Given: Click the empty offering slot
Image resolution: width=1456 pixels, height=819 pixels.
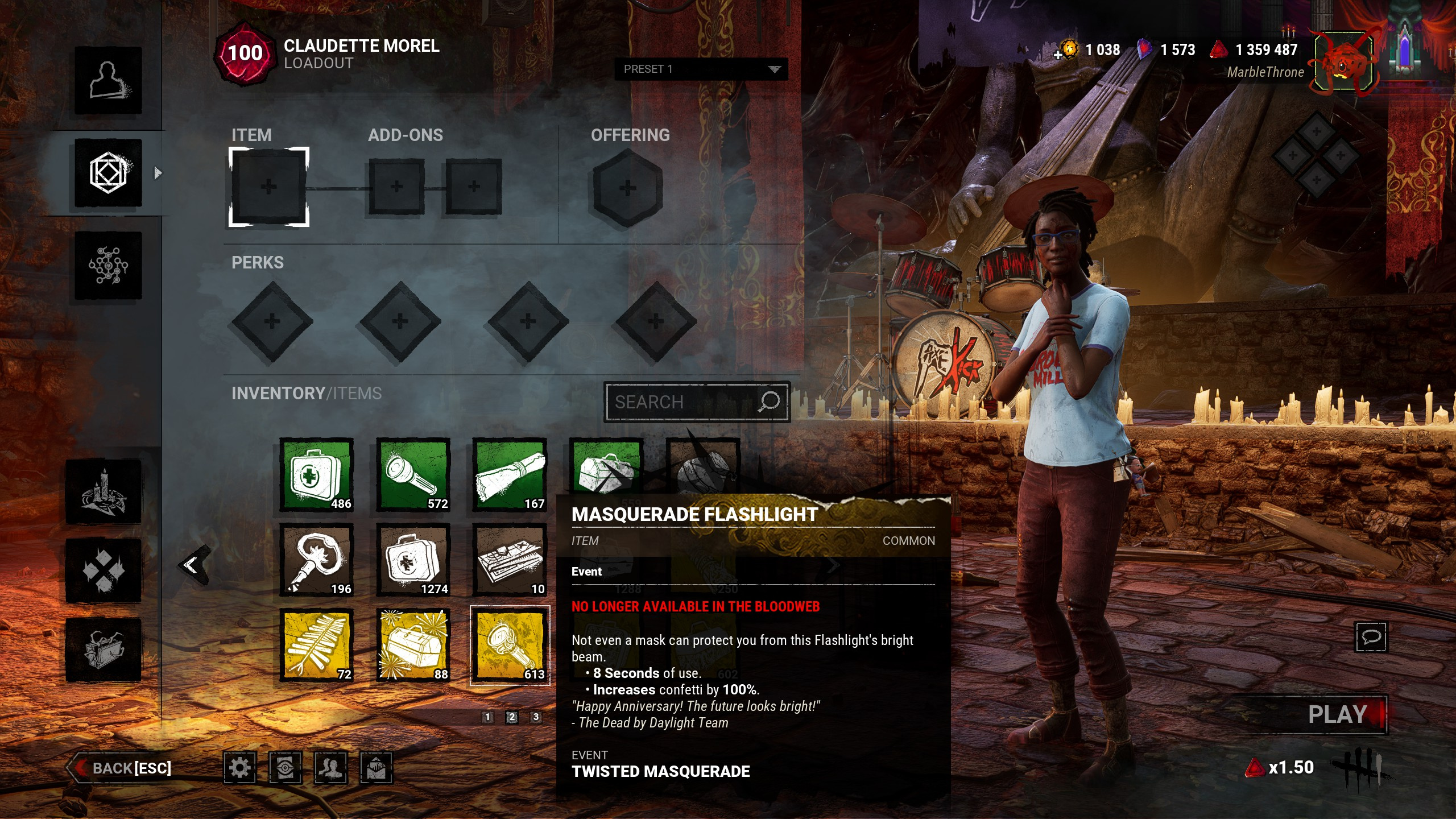Looking at the screenshot, I should [627, 188].
